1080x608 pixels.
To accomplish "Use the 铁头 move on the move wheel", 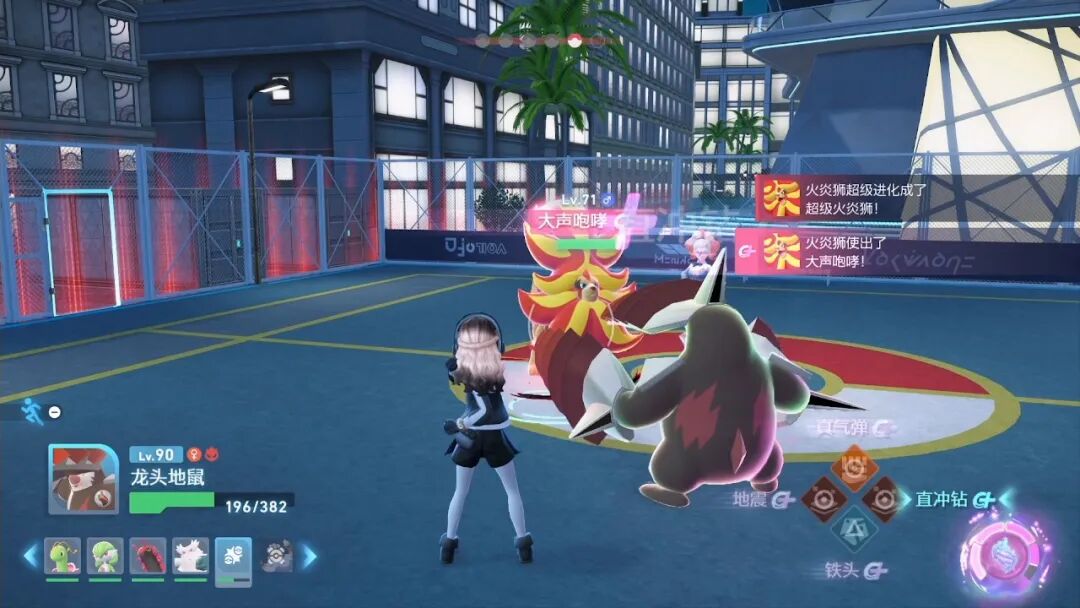I will (853, 529).
